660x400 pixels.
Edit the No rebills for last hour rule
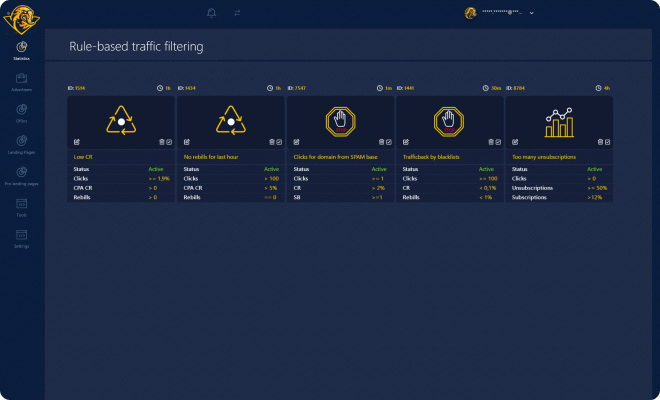183,142
